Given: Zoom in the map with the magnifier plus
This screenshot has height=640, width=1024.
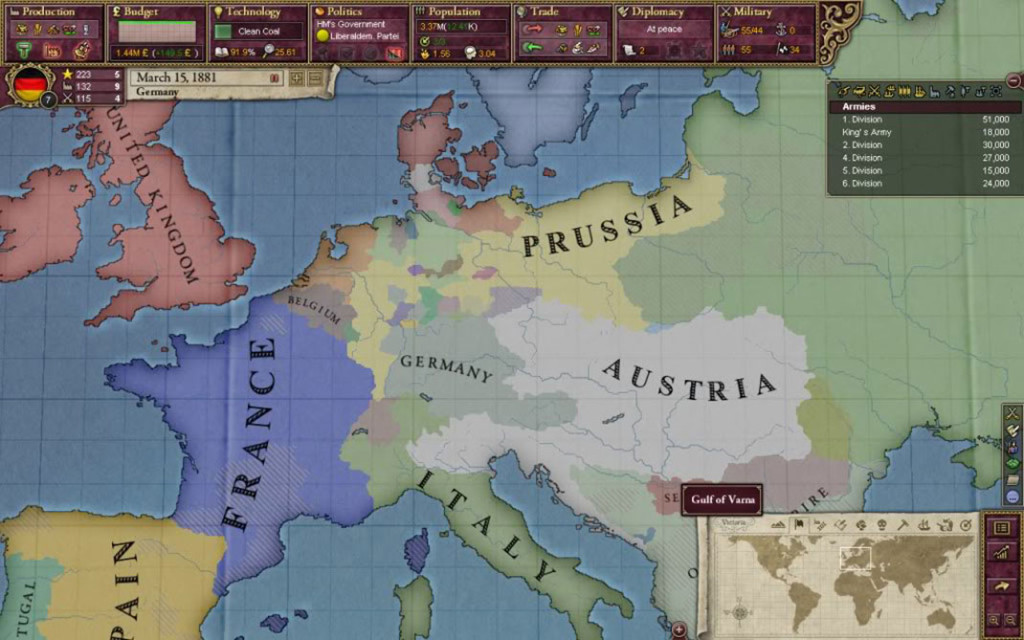Looking at the screenshot, I should [x=992, y=620].
